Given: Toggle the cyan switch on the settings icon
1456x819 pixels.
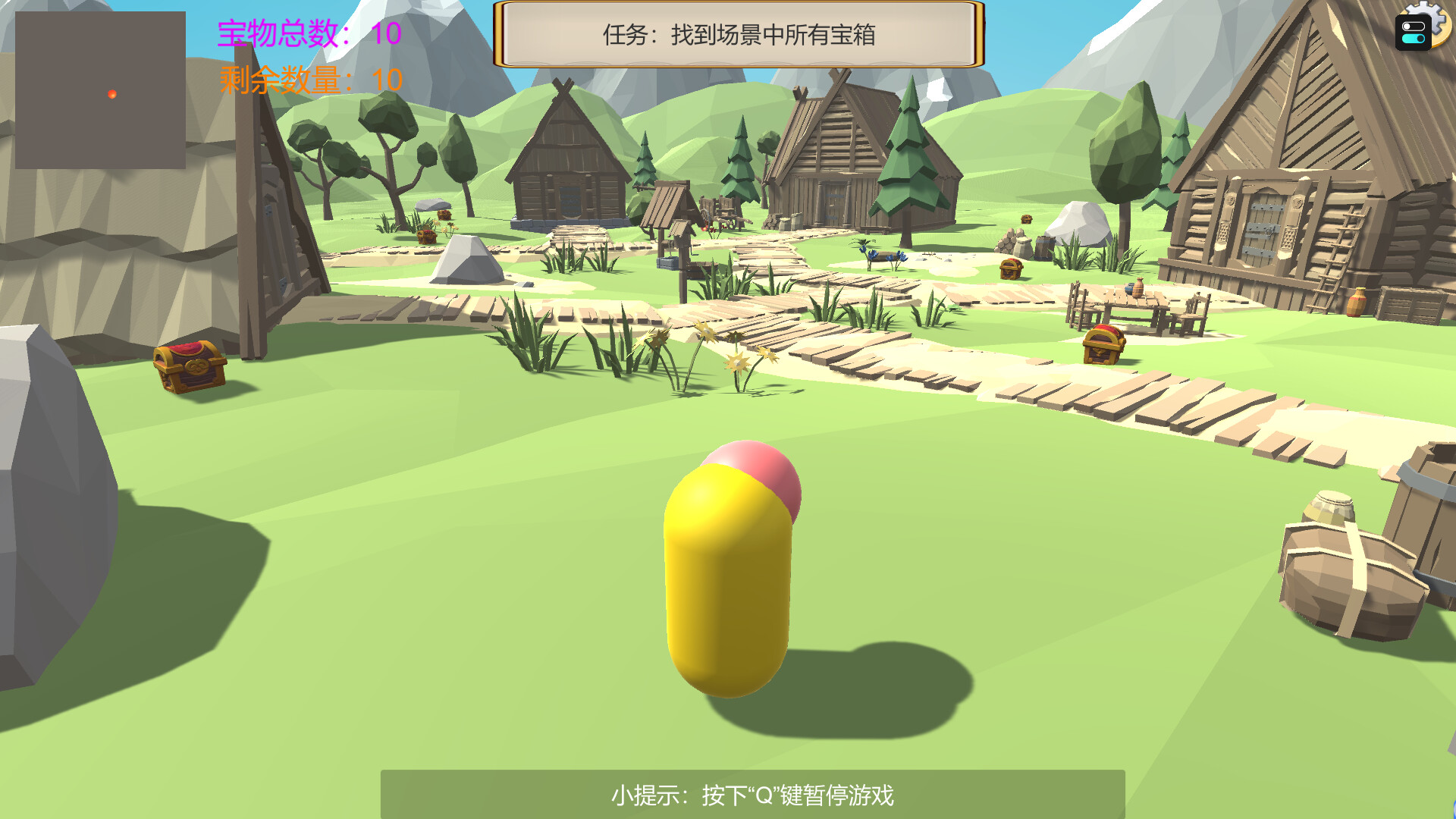Looking at the screenshot, I should tap(1414, 39).
